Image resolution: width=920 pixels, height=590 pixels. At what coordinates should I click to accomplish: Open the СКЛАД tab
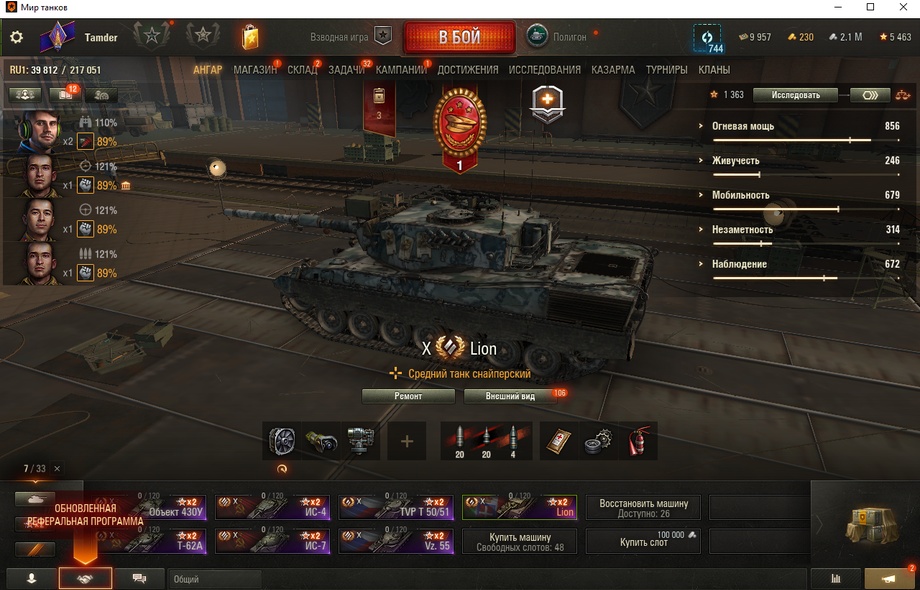[x=302, y=70]
